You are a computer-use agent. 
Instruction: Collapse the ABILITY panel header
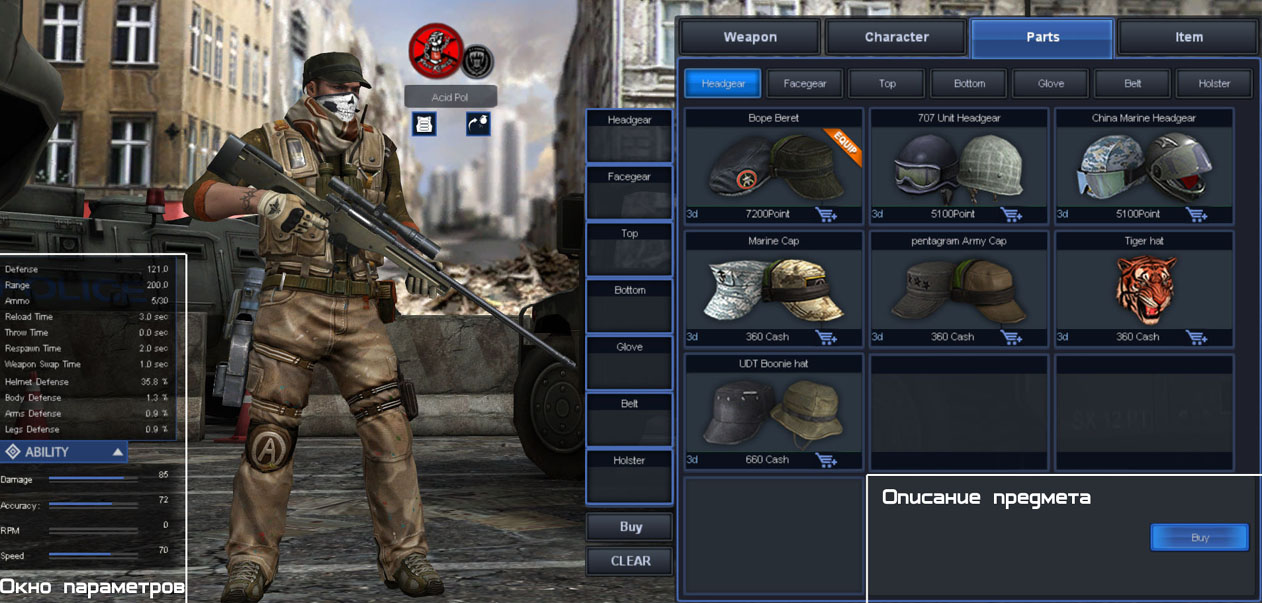coord(118,452)
